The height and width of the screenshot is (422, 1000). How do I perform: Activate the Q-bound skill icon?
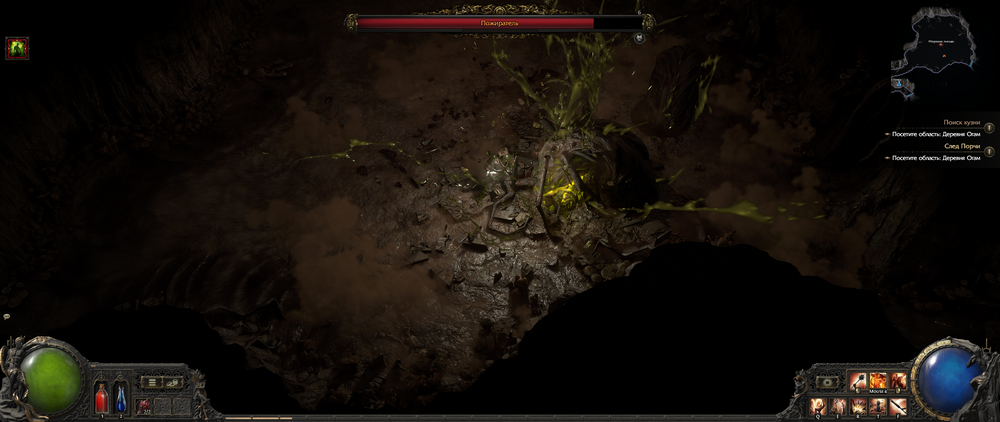point(817,405)
